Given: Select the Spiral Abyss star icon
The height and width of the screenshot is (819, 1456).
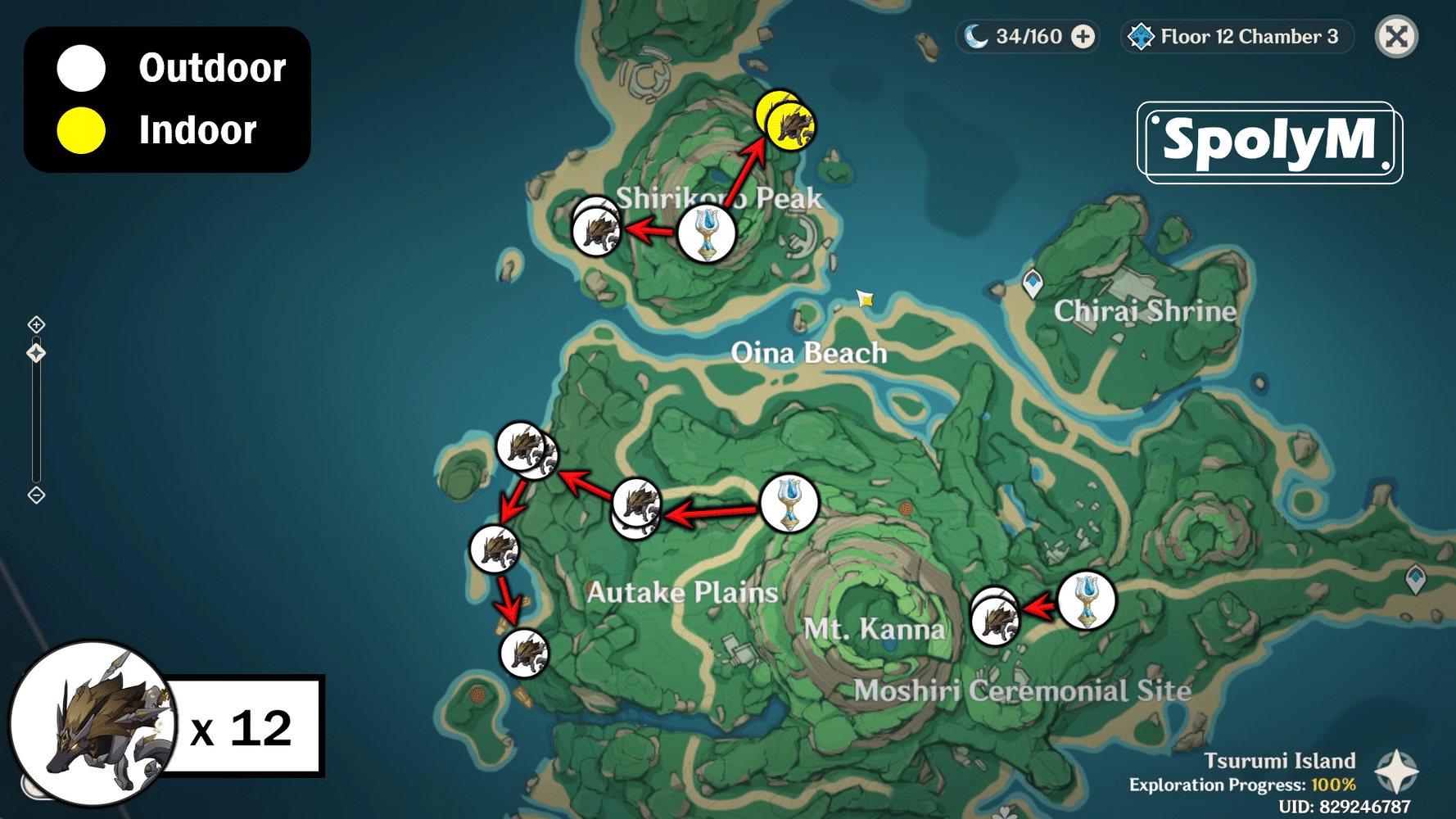Looking at the screenshot, I should (1139, 36).
